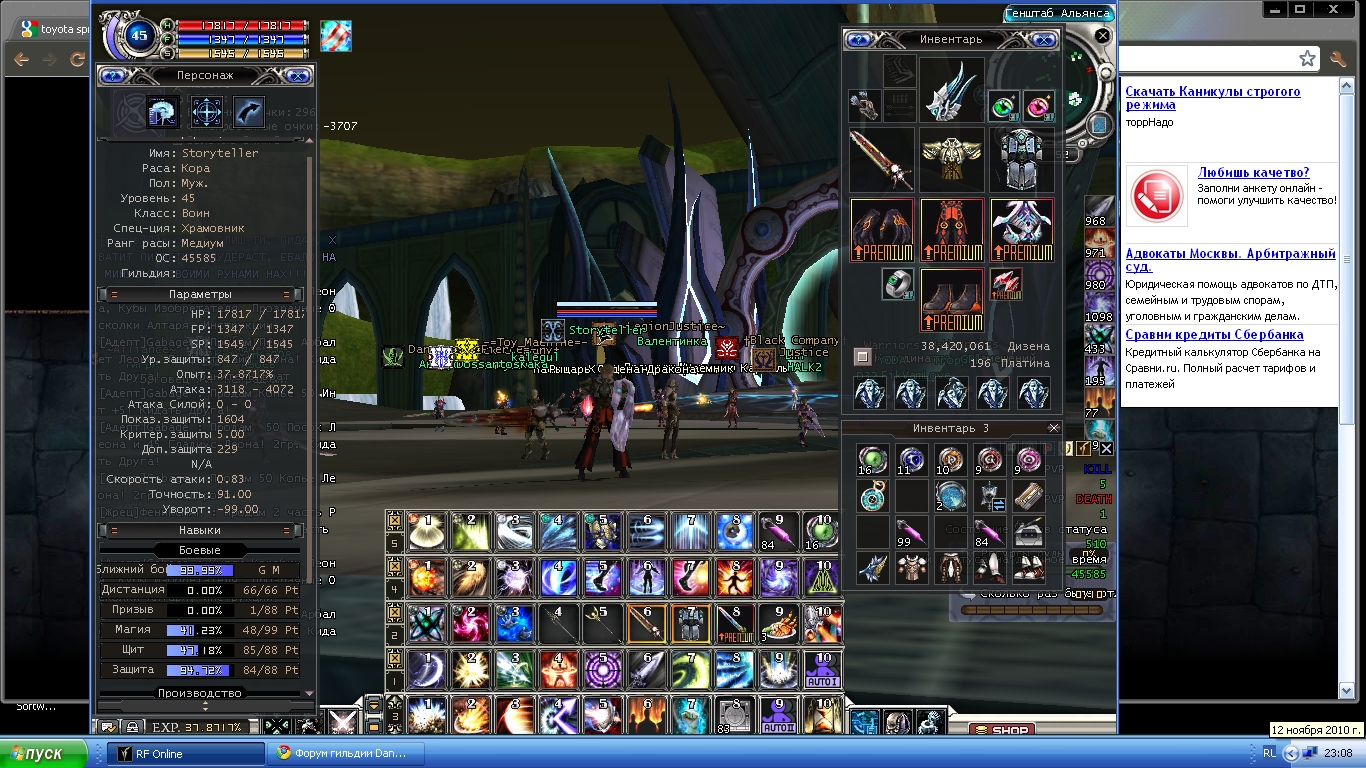This screenshot has width=1366, height=768.
Task: Open help for the Персонаж window
Action: point(112,75)
